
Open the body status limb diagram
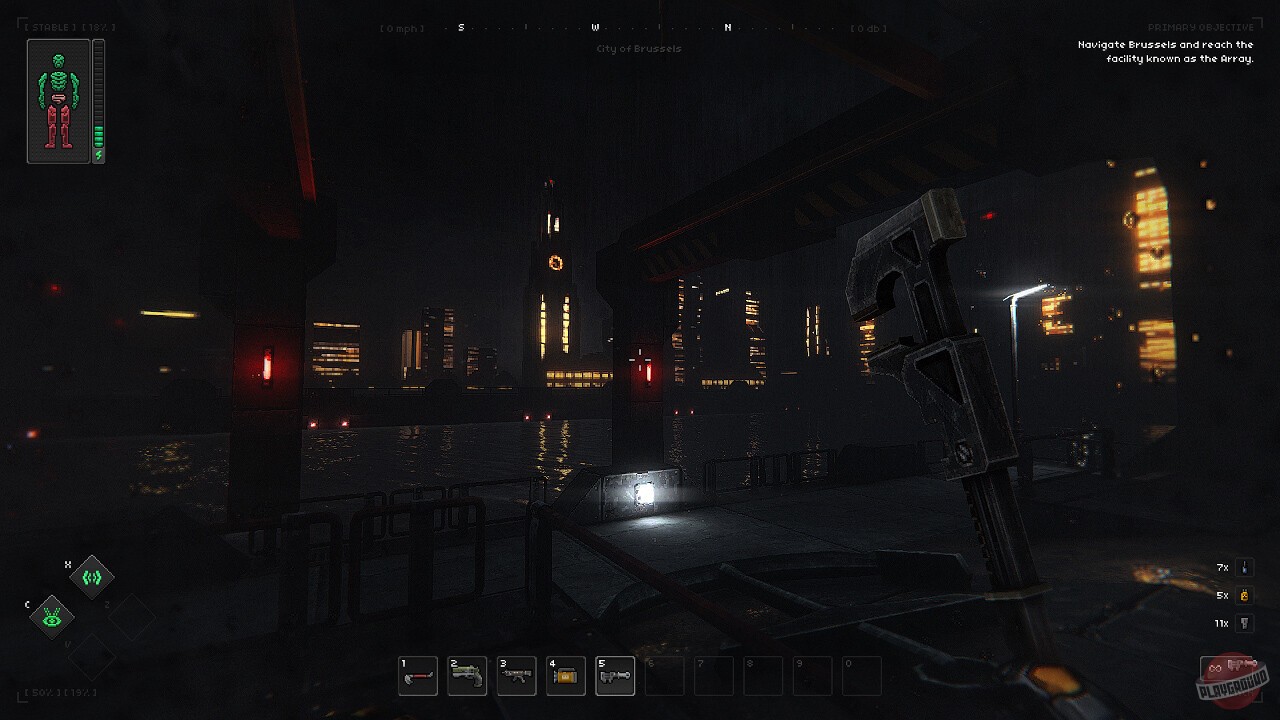click(59, 101)
